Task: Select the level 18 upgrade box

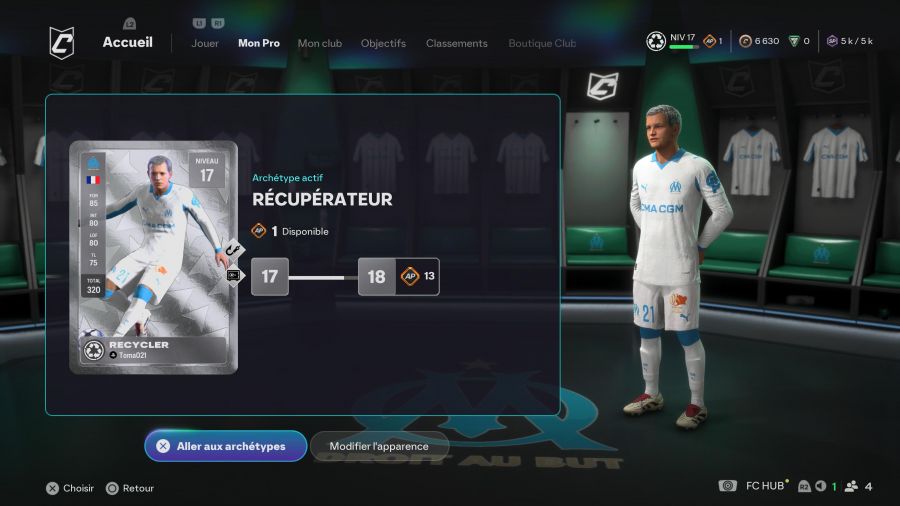Action: coord(377,277)
